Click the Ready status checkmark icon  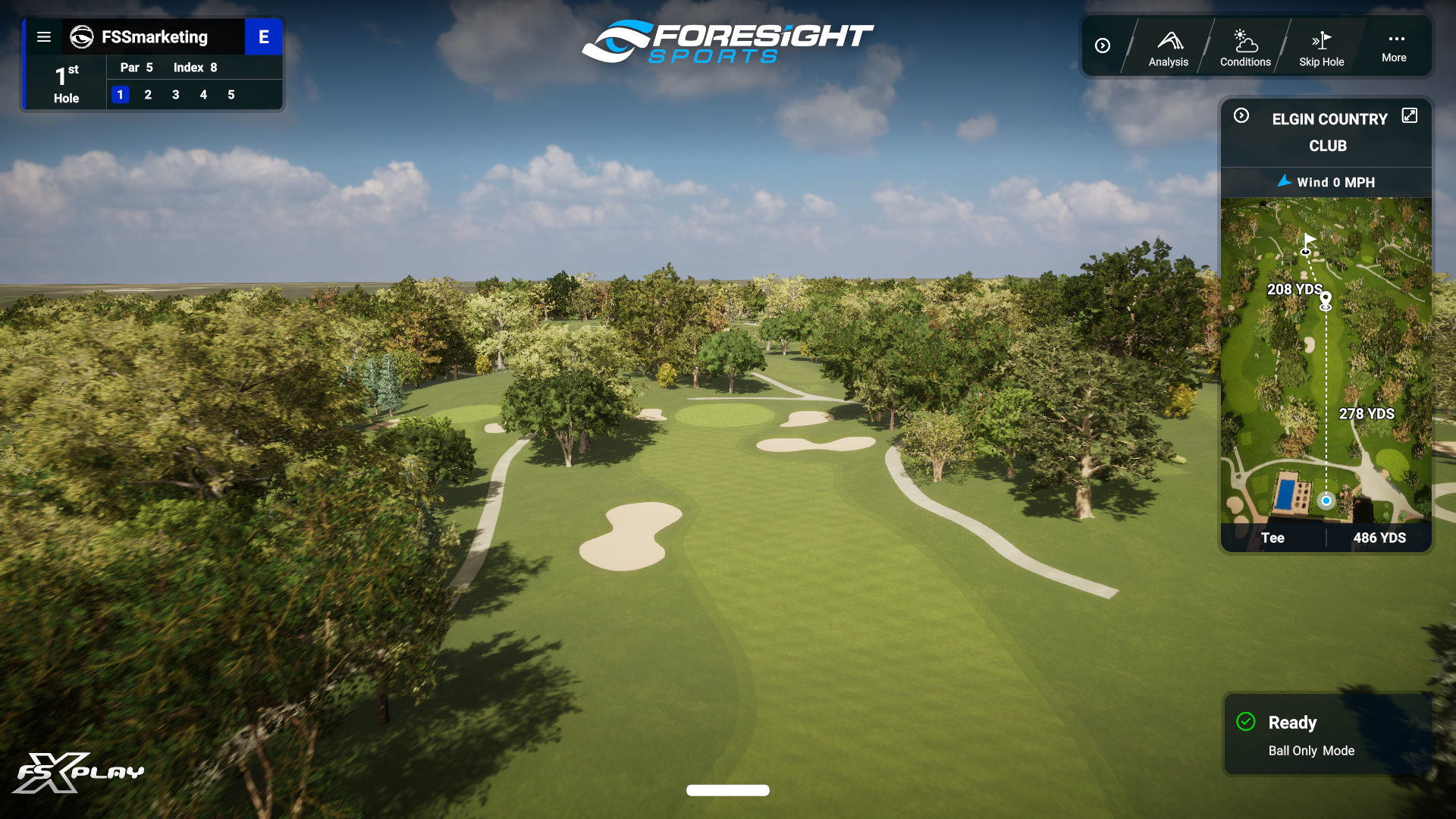coord(1246,722)
